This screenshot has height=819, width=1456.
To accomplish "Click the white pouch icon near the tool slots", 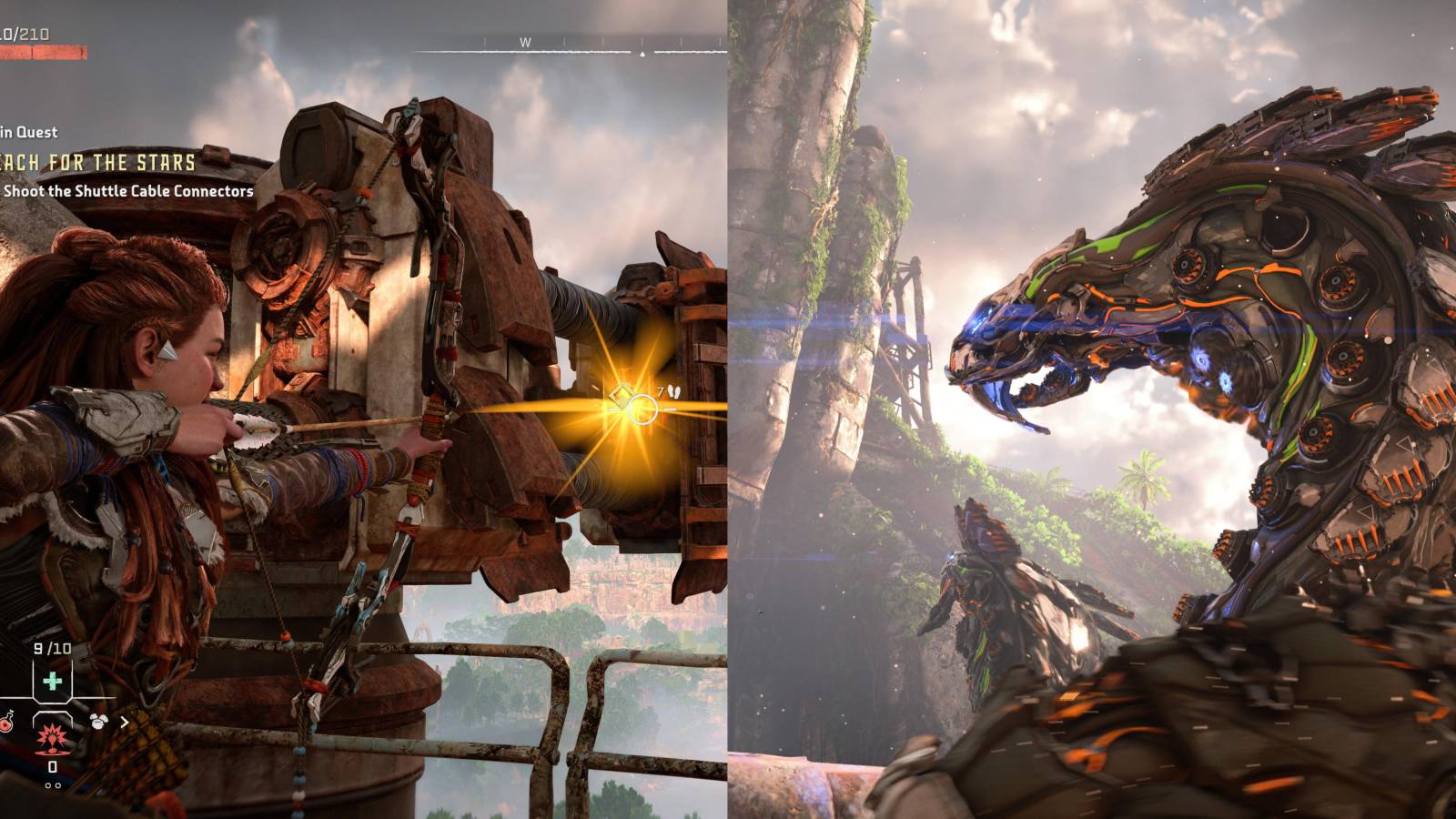I will point(98,721).
